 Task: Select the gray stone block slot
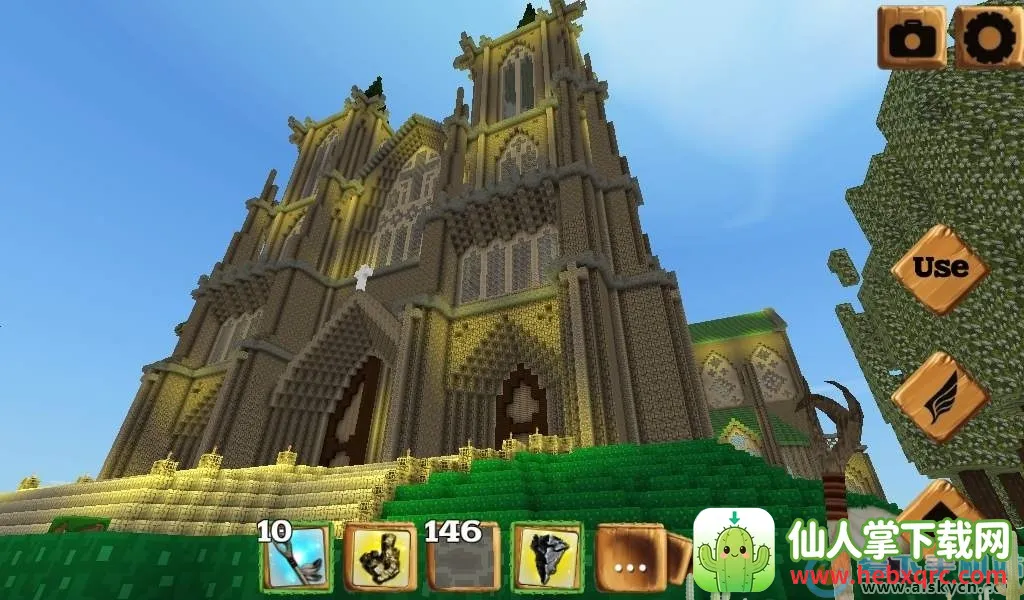pyautogui.click(x=464, y=558)
